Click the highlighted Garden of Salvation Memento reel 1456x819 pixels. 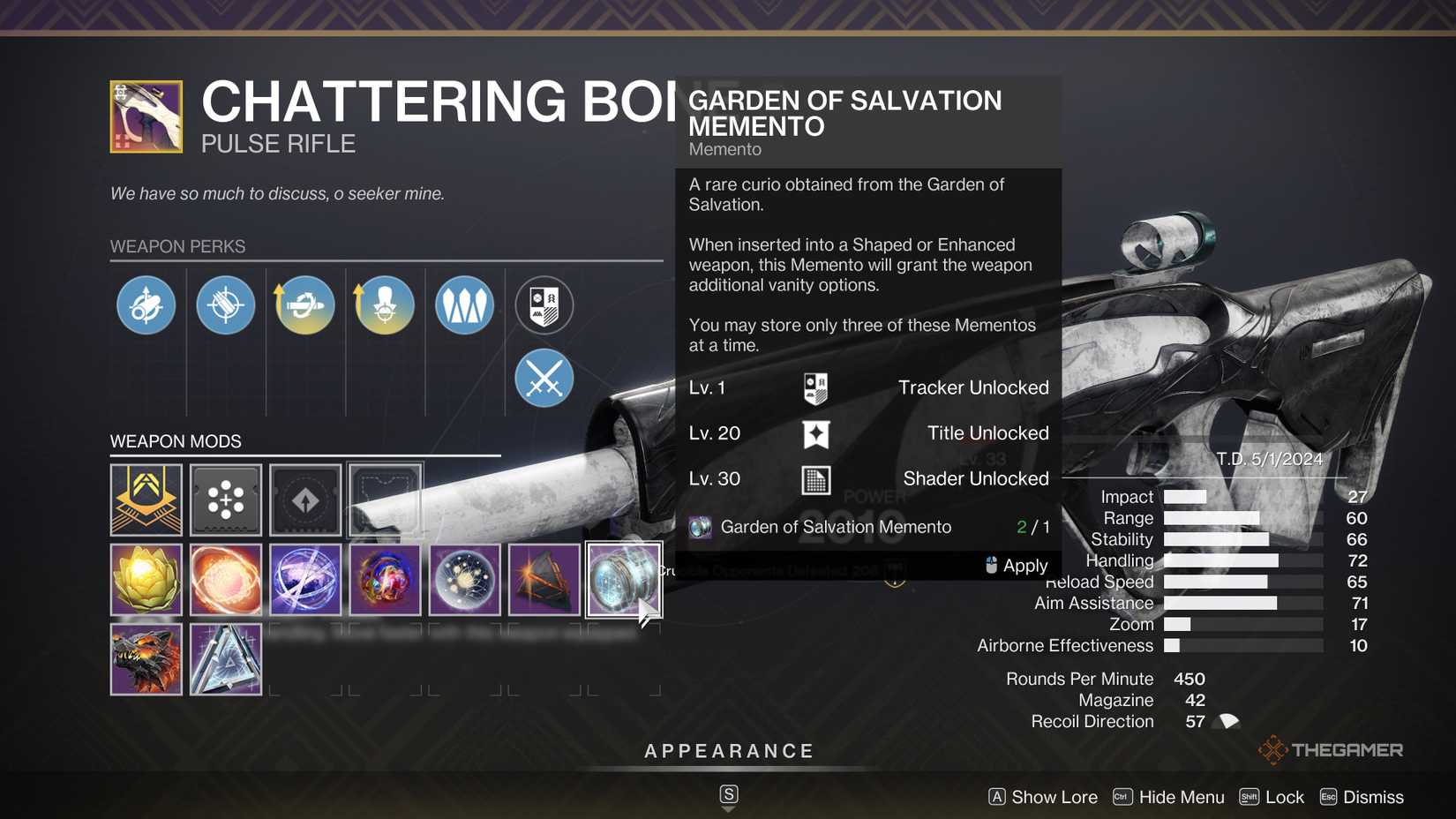624,580
